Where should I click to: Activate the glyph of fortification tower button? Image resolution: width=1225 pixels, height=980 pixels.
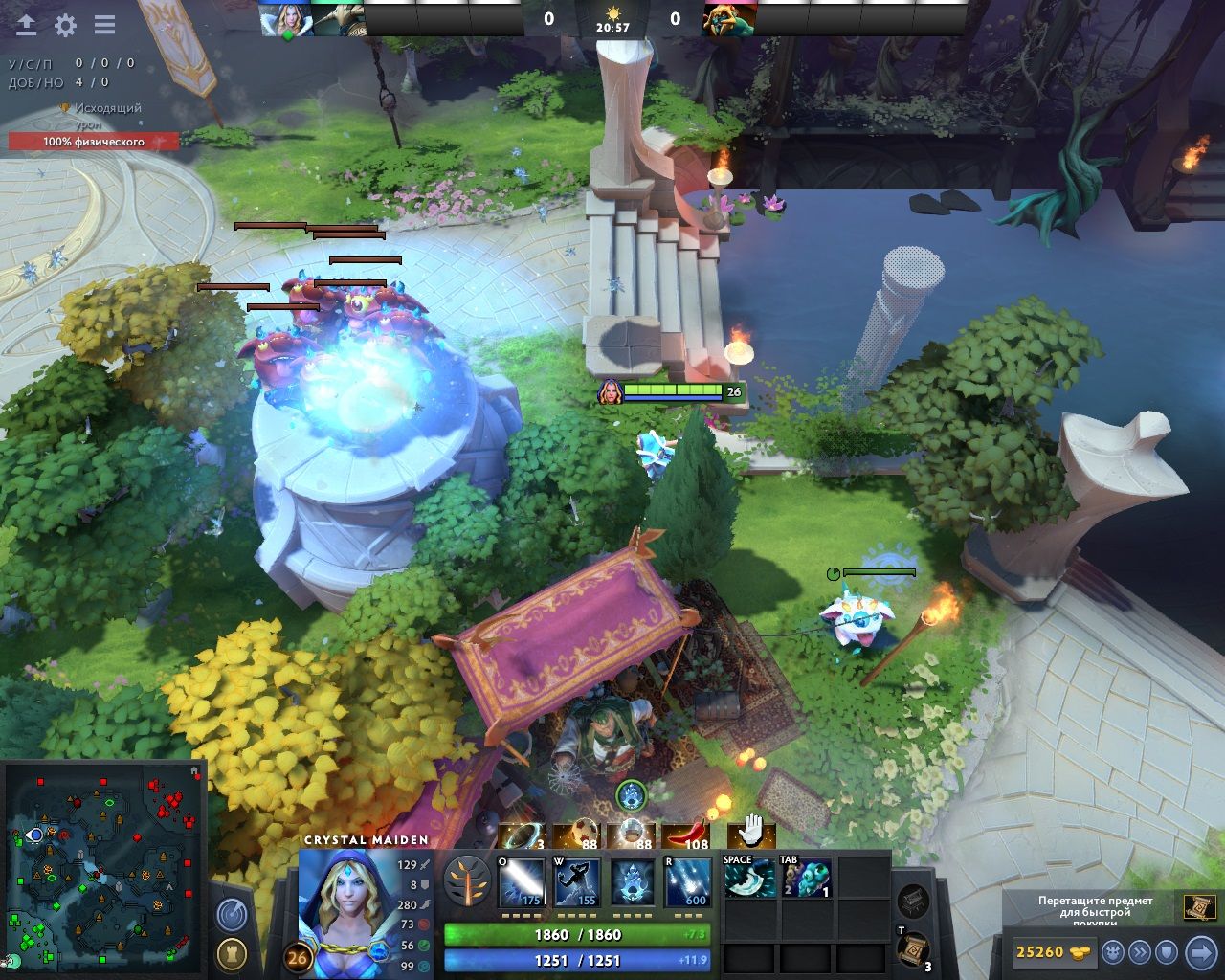coord(231,953)
